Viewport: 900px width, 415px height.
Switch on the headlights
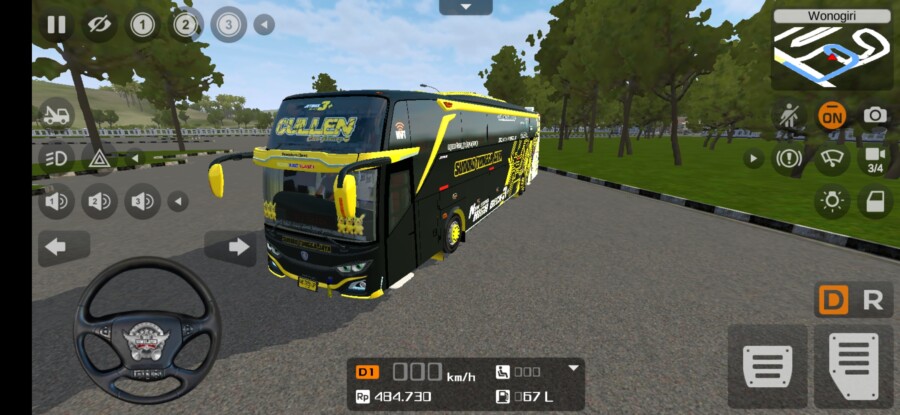tap(56, 158)
